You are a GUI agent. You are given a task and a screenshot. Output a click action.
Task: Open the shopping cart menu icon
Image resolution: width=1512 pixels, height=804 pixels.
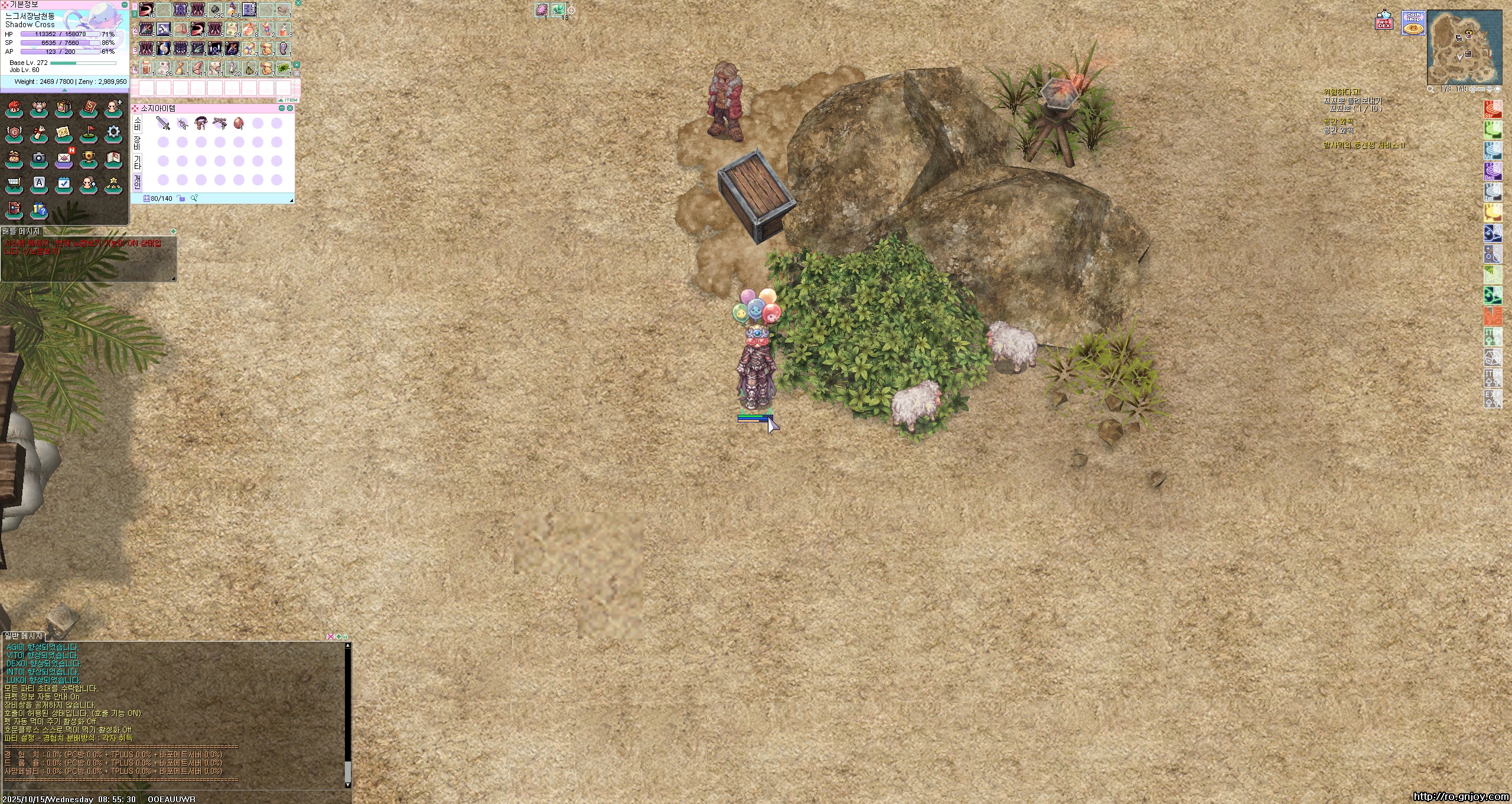14,184
